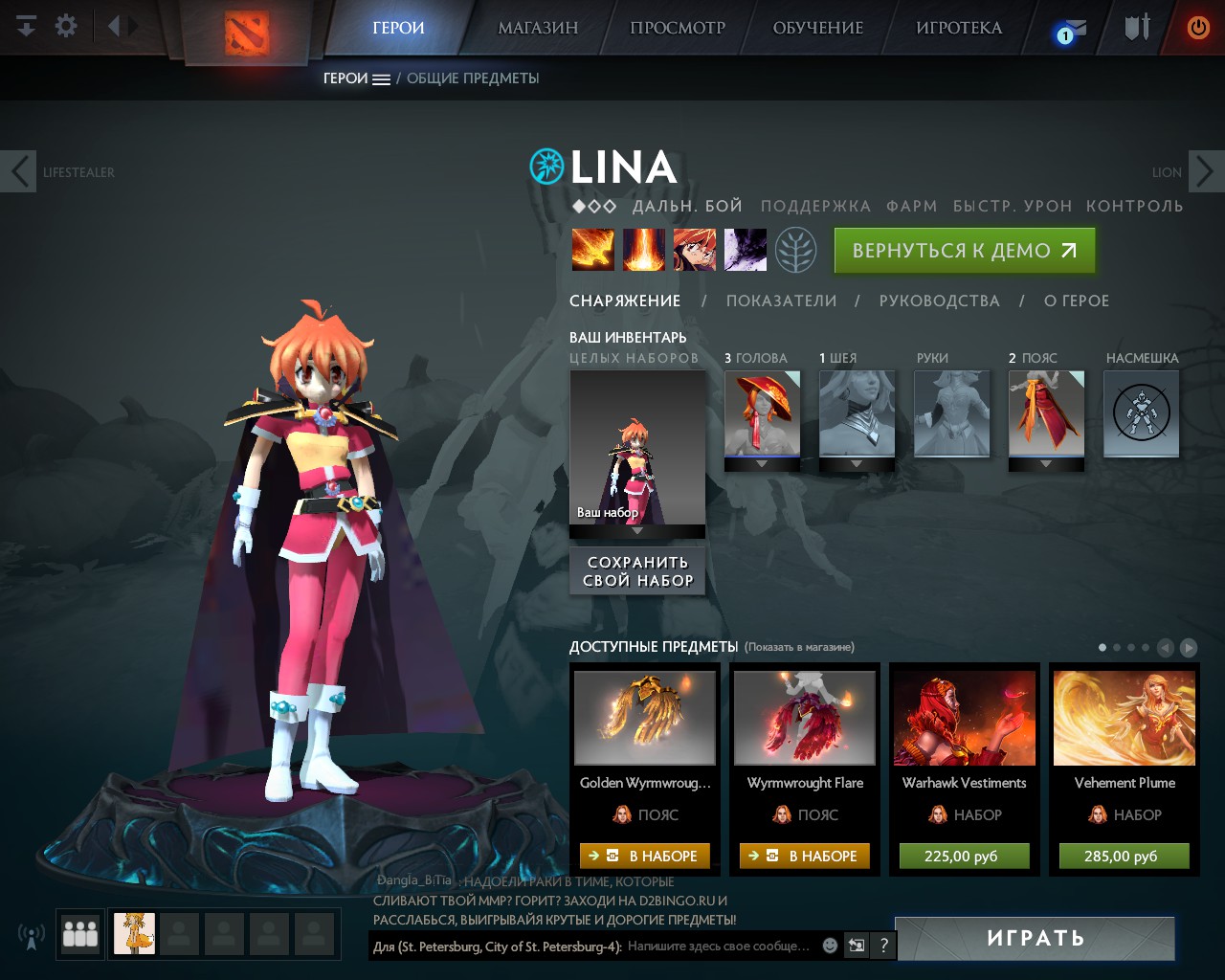Viewport: 1225px width, 980px height.
Task: Show the О герое lore tab
Action: coord(1077,301)
